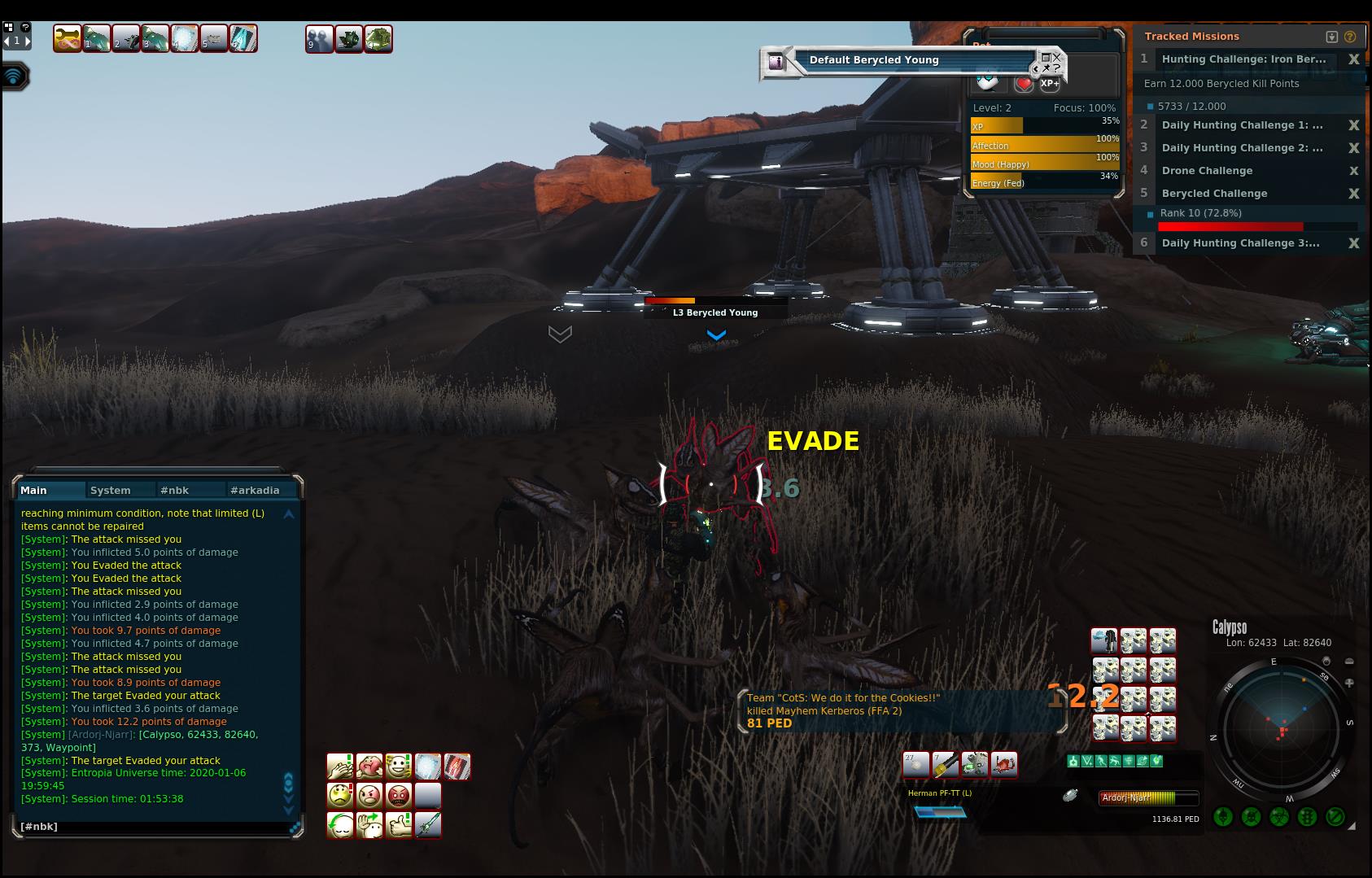Open the Tracked Missions help icon

point(1351,37)
